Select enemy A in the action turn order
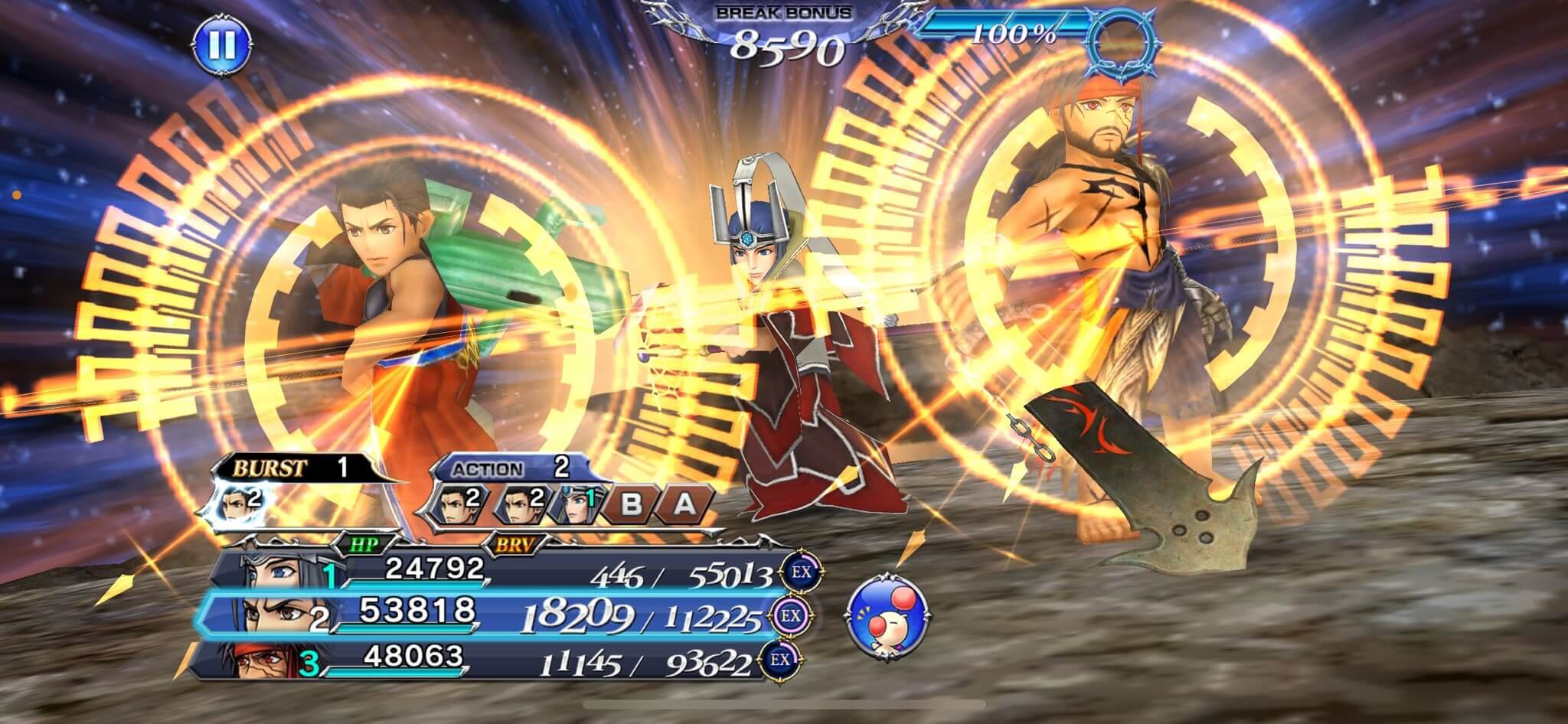The image size is (1568, 724). click(x=684, y=504)
